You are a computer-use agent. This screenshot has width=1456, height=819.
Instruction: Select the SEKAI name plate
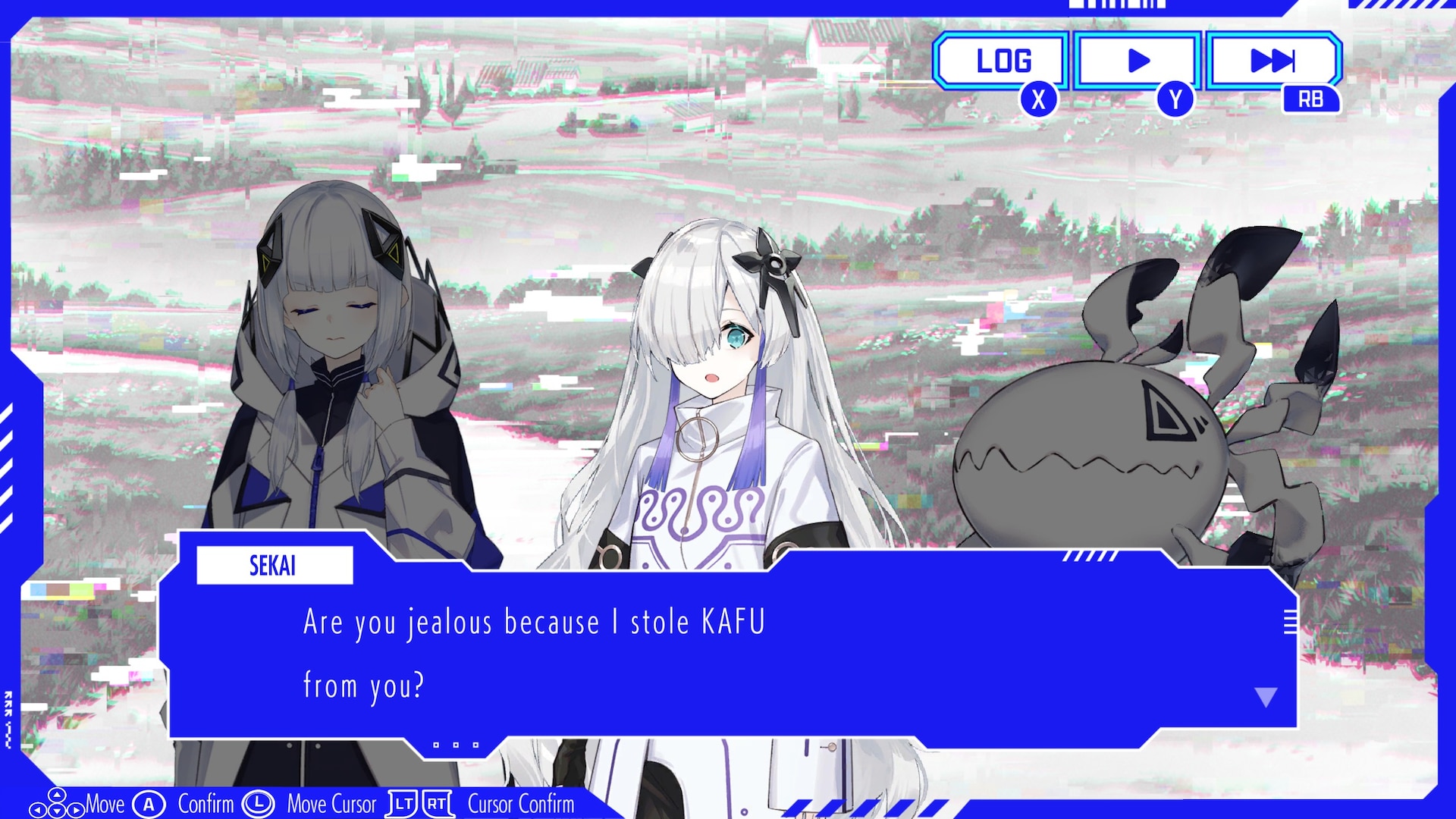275,564
